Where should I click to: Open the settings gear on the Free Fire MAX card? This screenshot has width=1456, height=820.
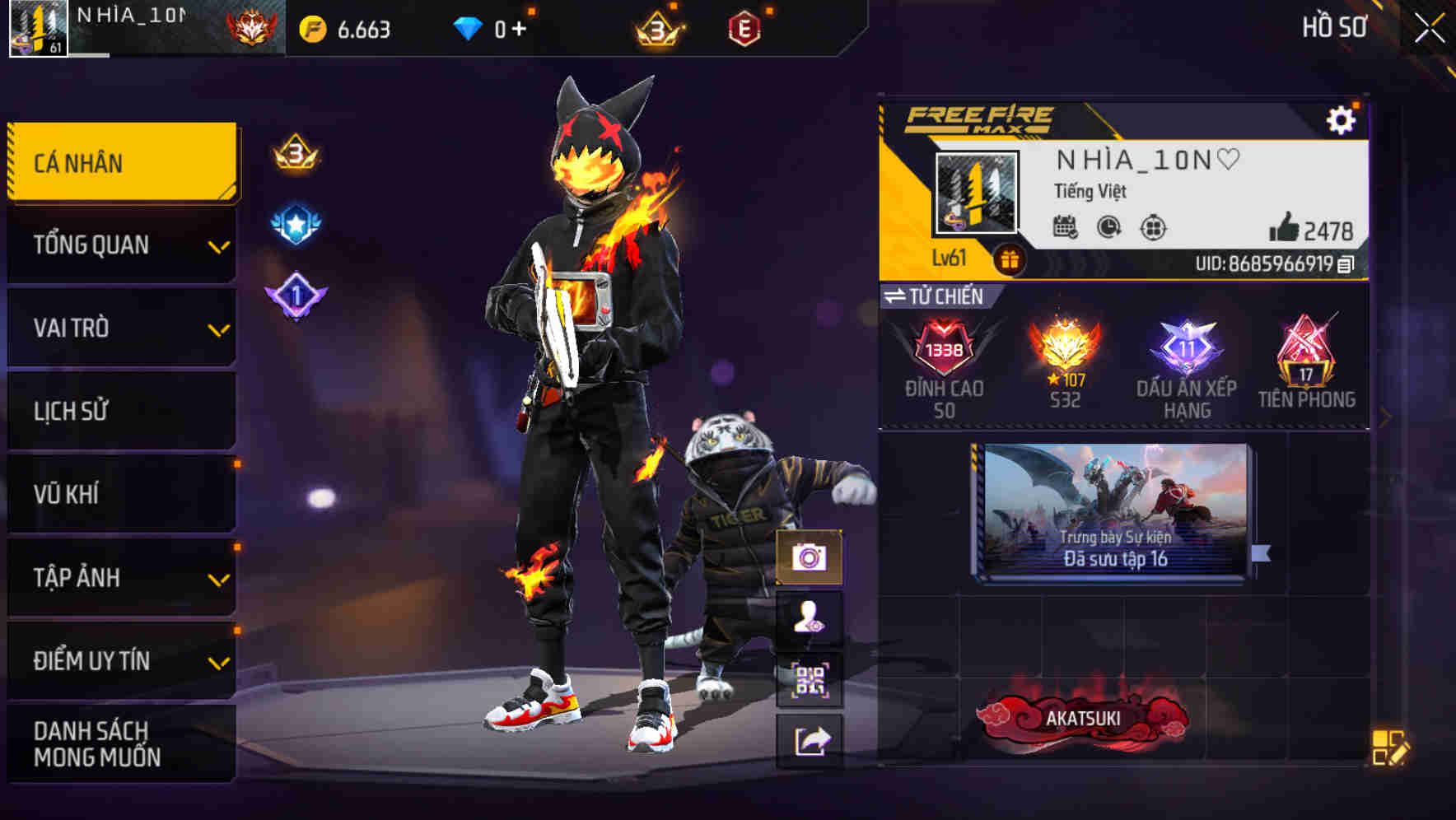click(1342, 119)
